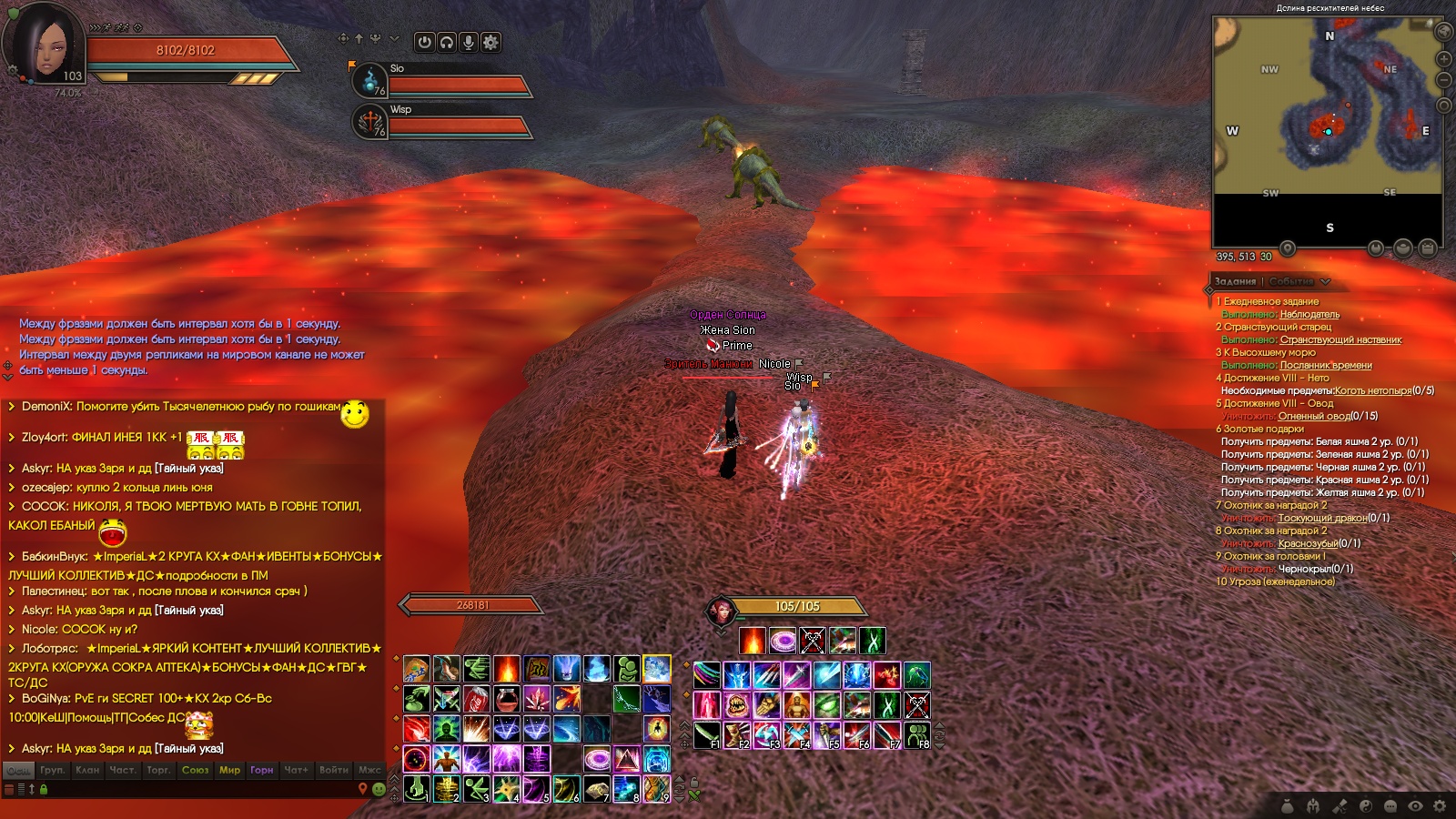Open the bag icon in bottom-right menu

coord(1287,805)
